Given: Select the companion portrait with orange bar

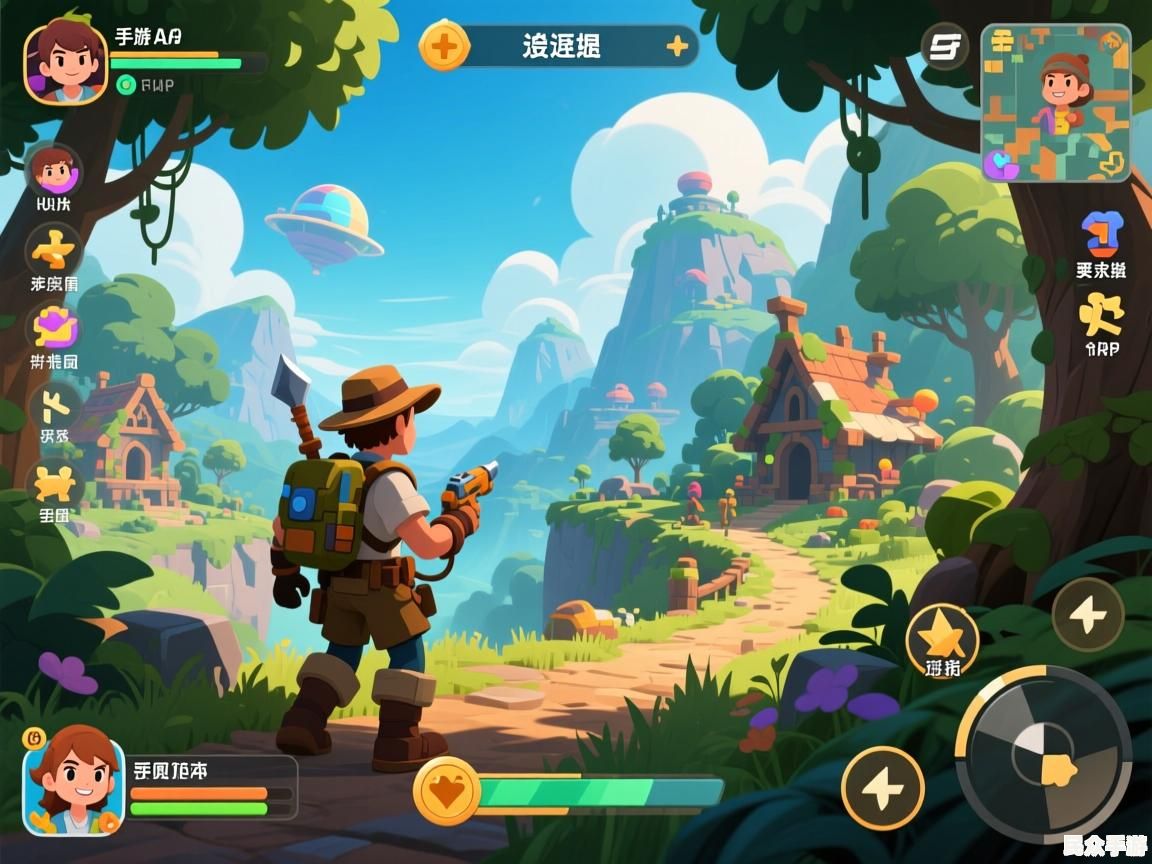Looking at the screenshot, I should [74, 783].
